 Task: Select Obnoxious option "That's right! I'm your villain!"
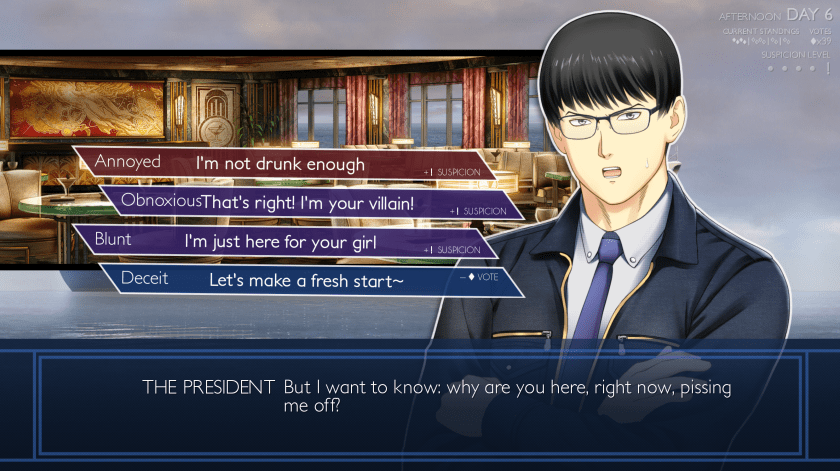[308, 202]
